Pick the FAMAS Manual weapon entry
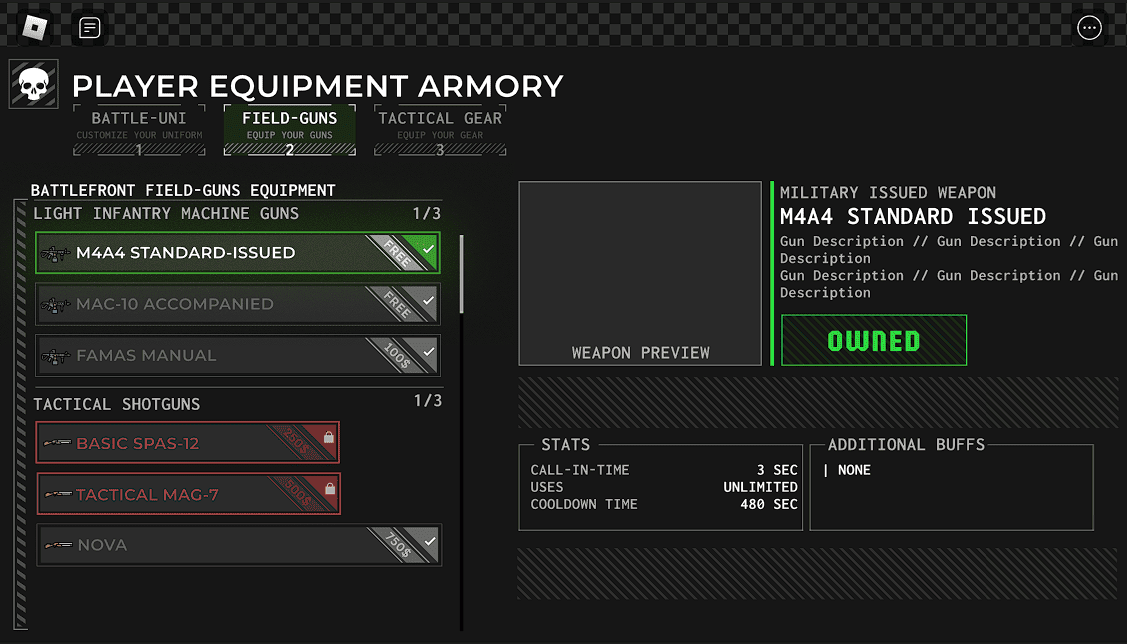1127x644 pixels. pyautogui.click(x=237, y=355)
